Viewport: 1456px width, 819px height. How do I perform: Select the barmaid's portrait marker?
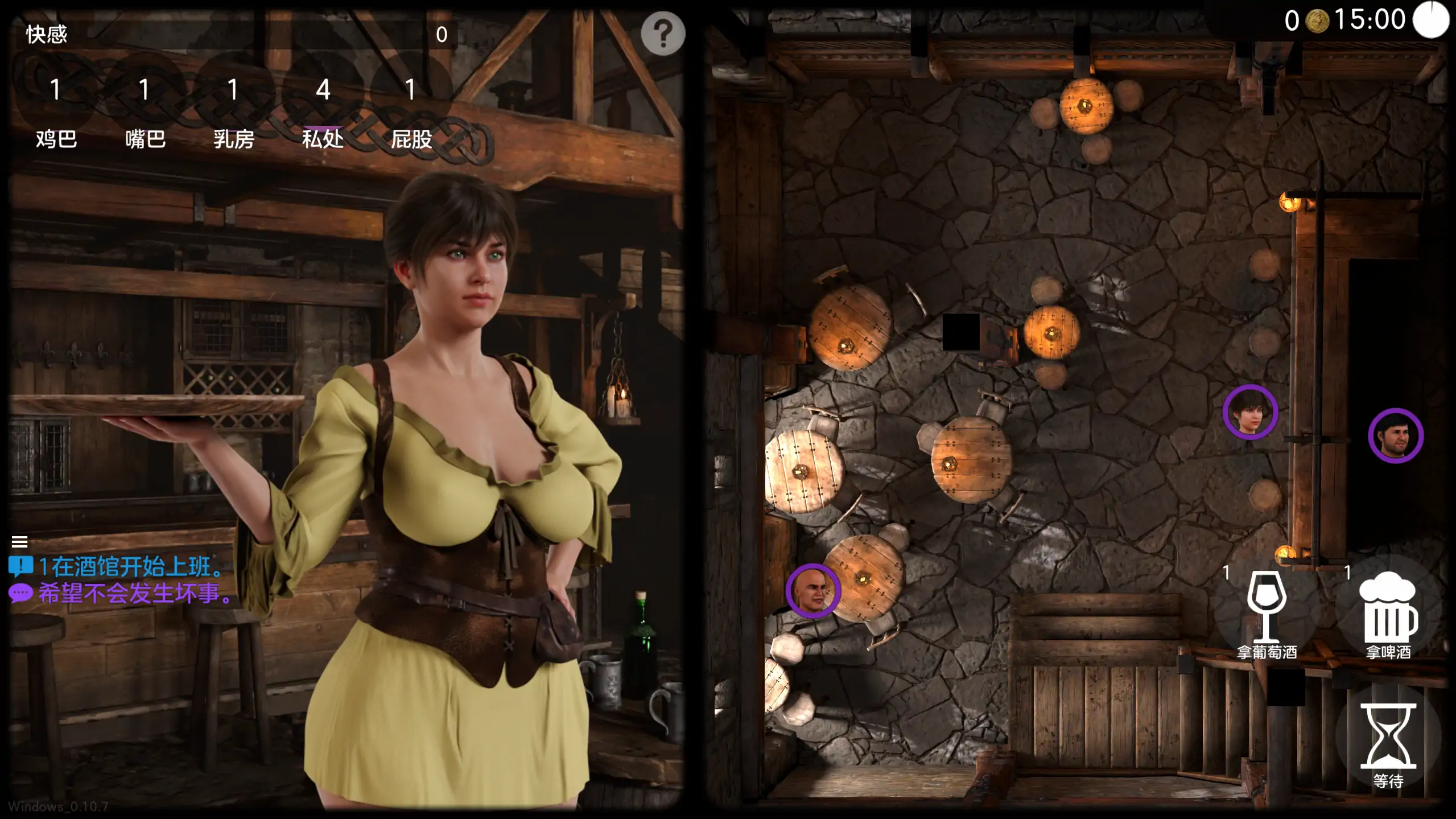click(1250, 412)
